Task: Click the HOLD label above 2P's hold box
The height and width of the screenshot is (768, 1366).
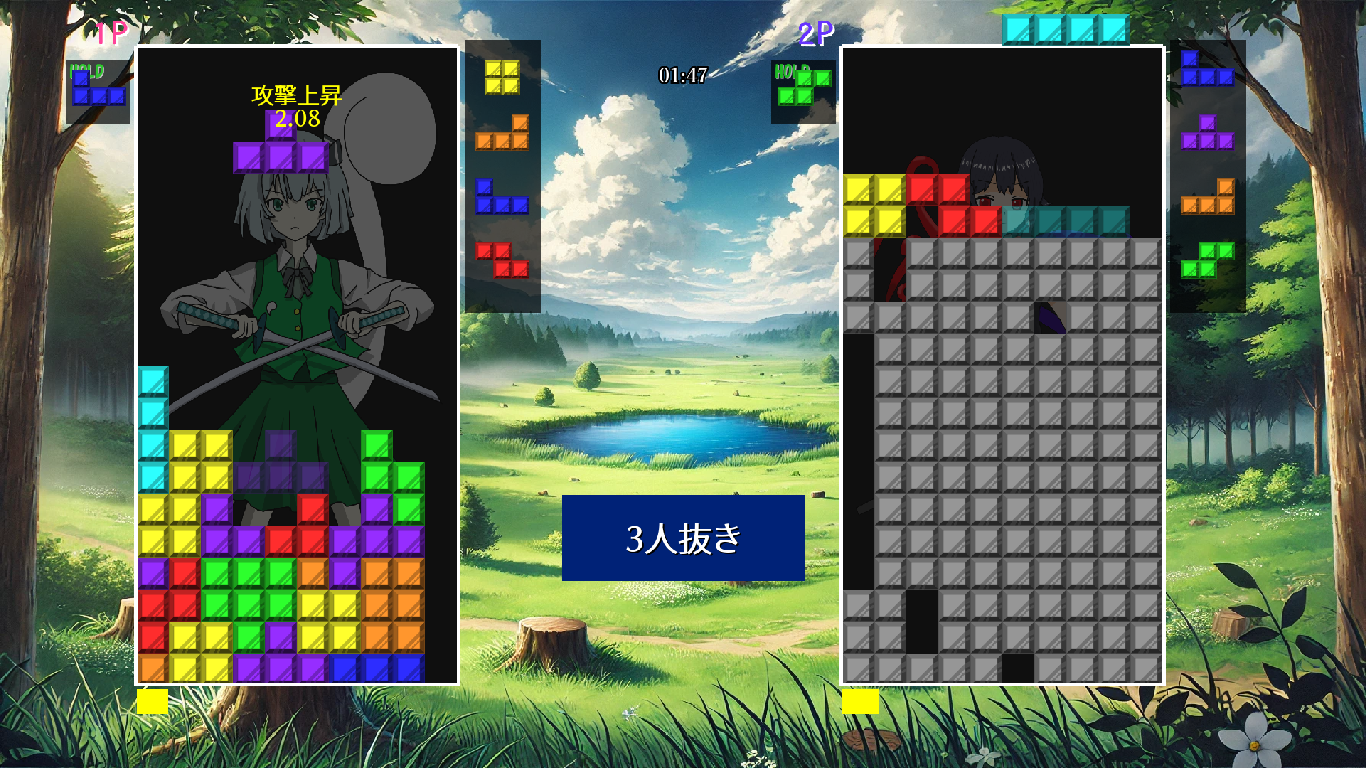Action: (789, 72)
